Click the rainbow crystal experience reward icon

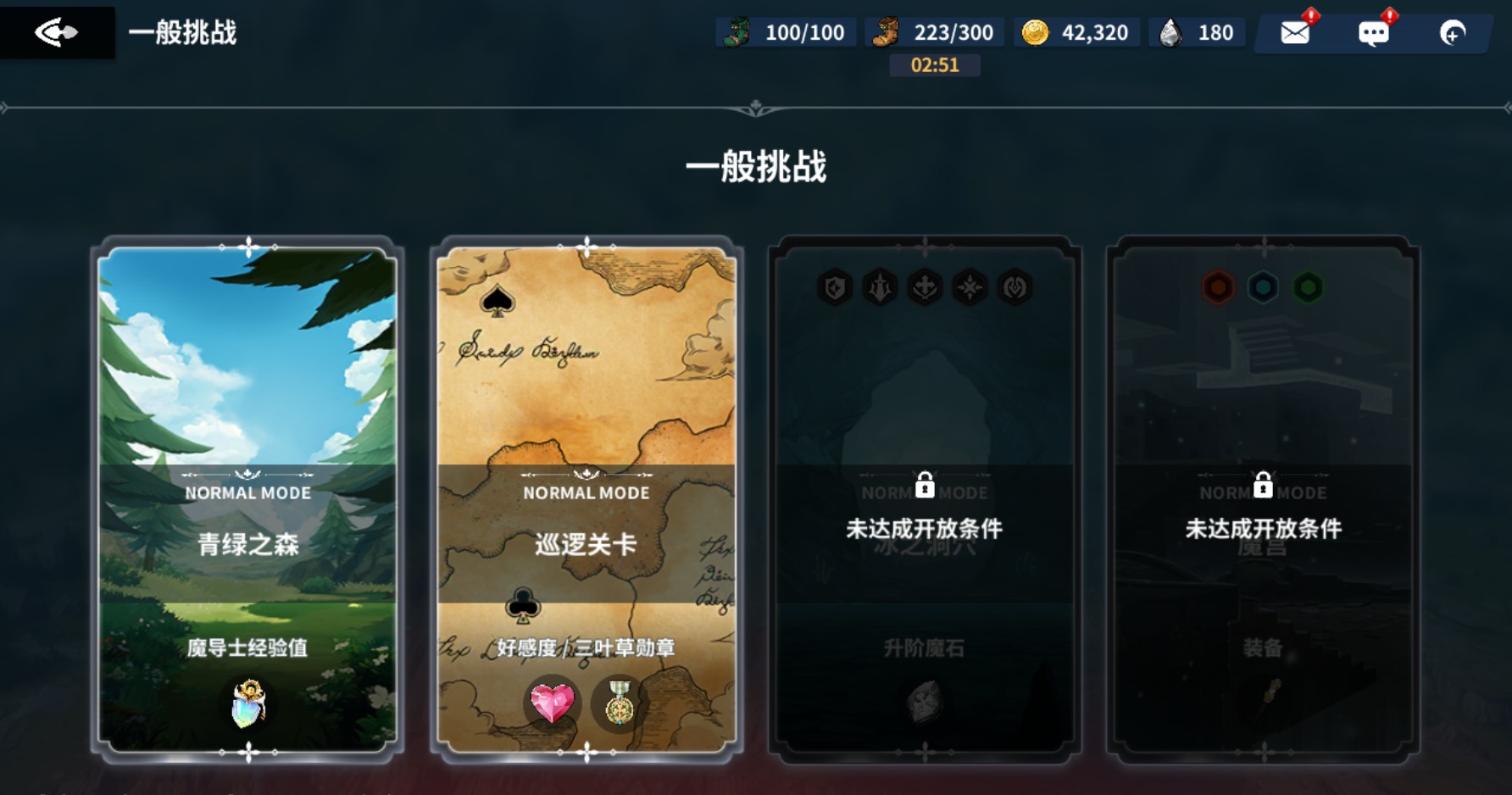coord(247,703)
